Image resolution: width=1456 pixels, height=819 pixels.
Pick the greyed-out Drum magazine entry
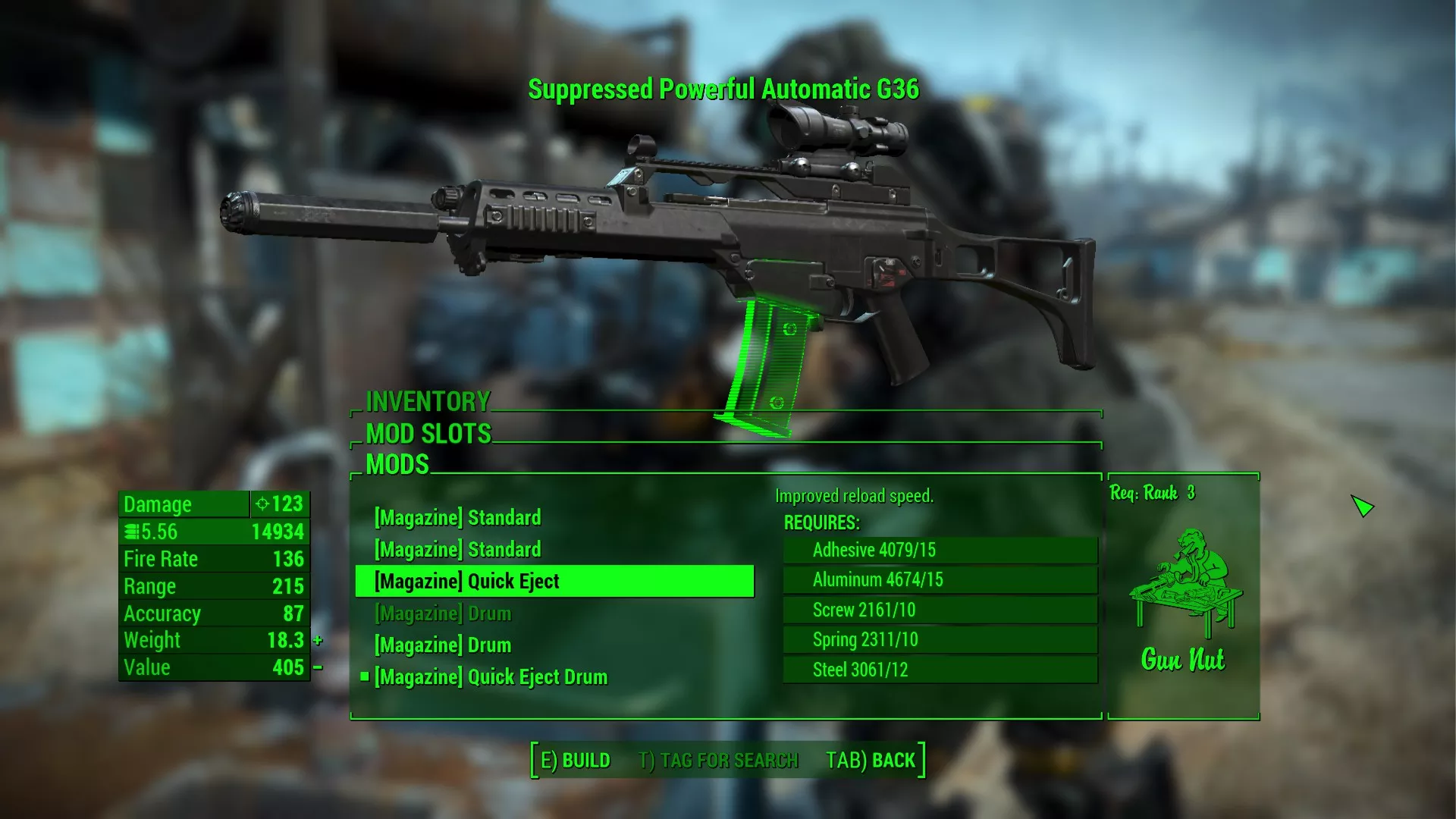[x=443, y=613]
